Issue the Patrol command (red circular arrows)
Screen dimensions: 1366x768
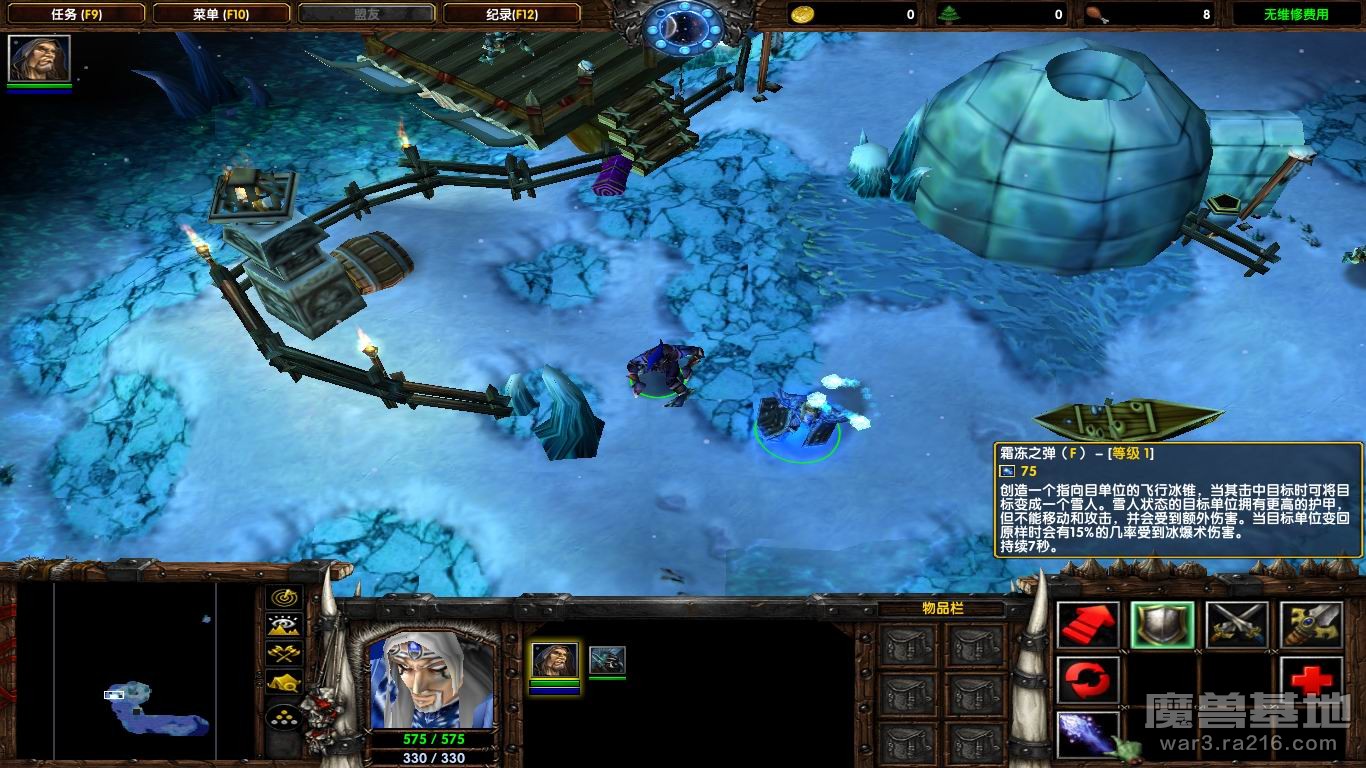point(1089,681)
